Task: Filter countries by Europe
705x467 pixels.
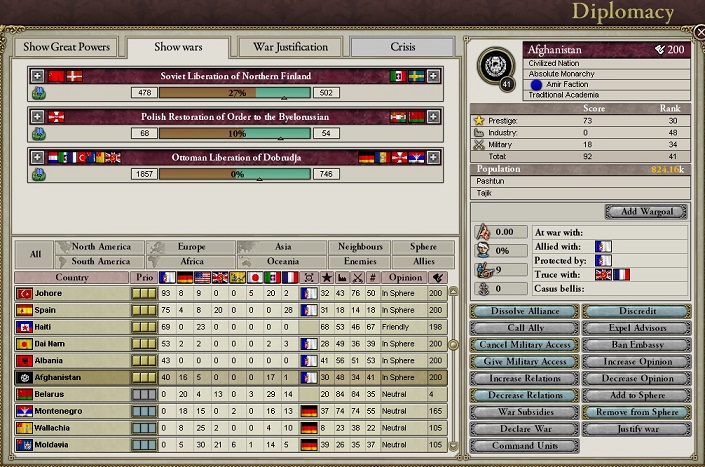Action: (193, 246)
